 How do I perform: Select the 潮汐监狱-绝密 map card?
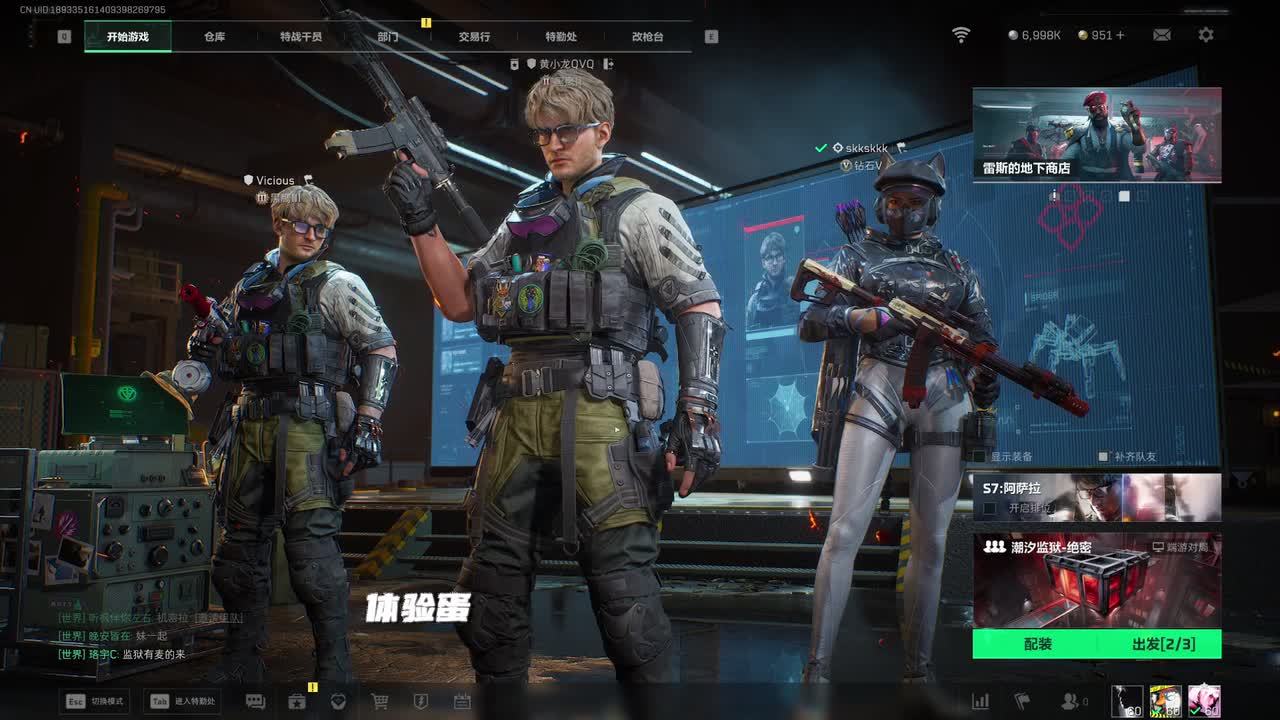click(x=1096, y=580)
